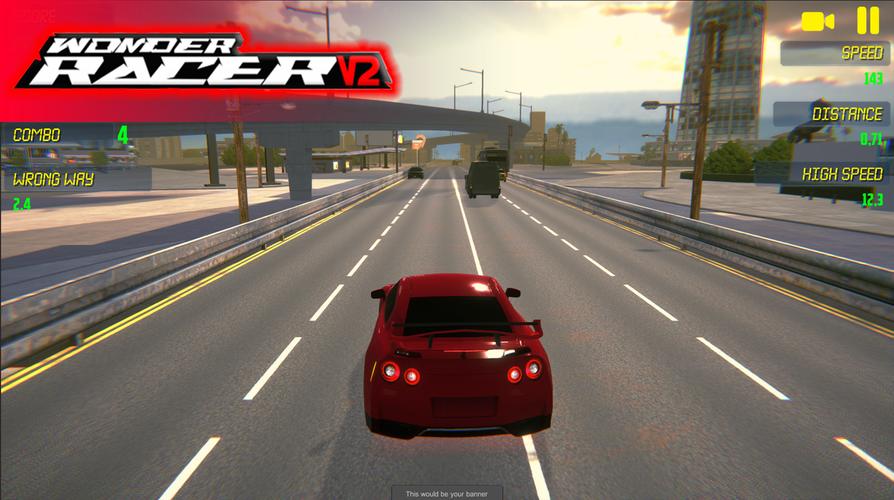
Task: Pause the race with the pause button
Action: [867, 20]
